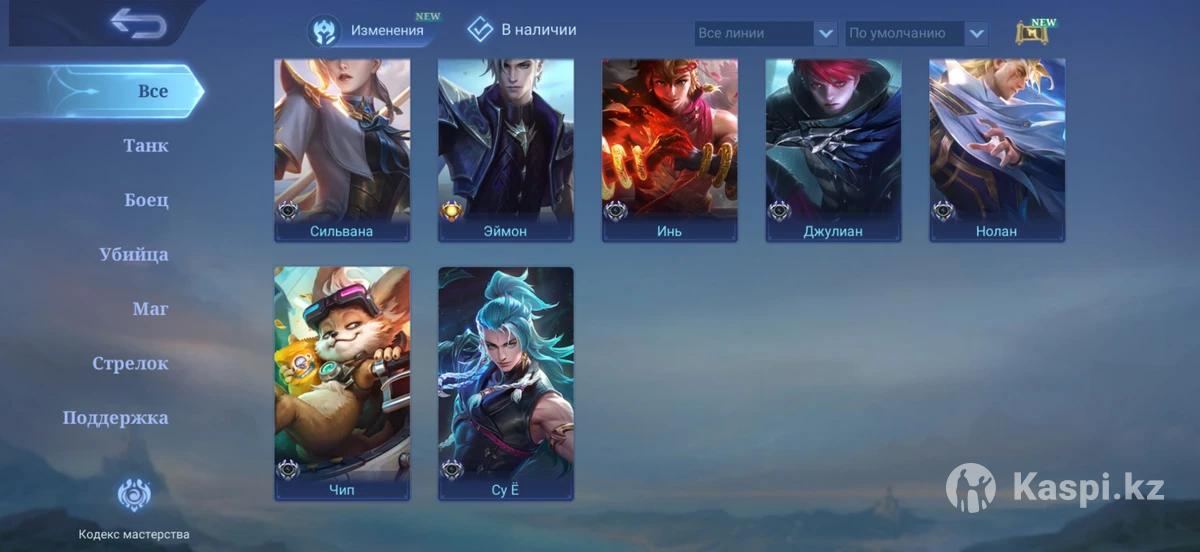Viewport: 1200px width, 552px height.
Task: Choose the Чип hero card
Action: click(x=342, y=383)
